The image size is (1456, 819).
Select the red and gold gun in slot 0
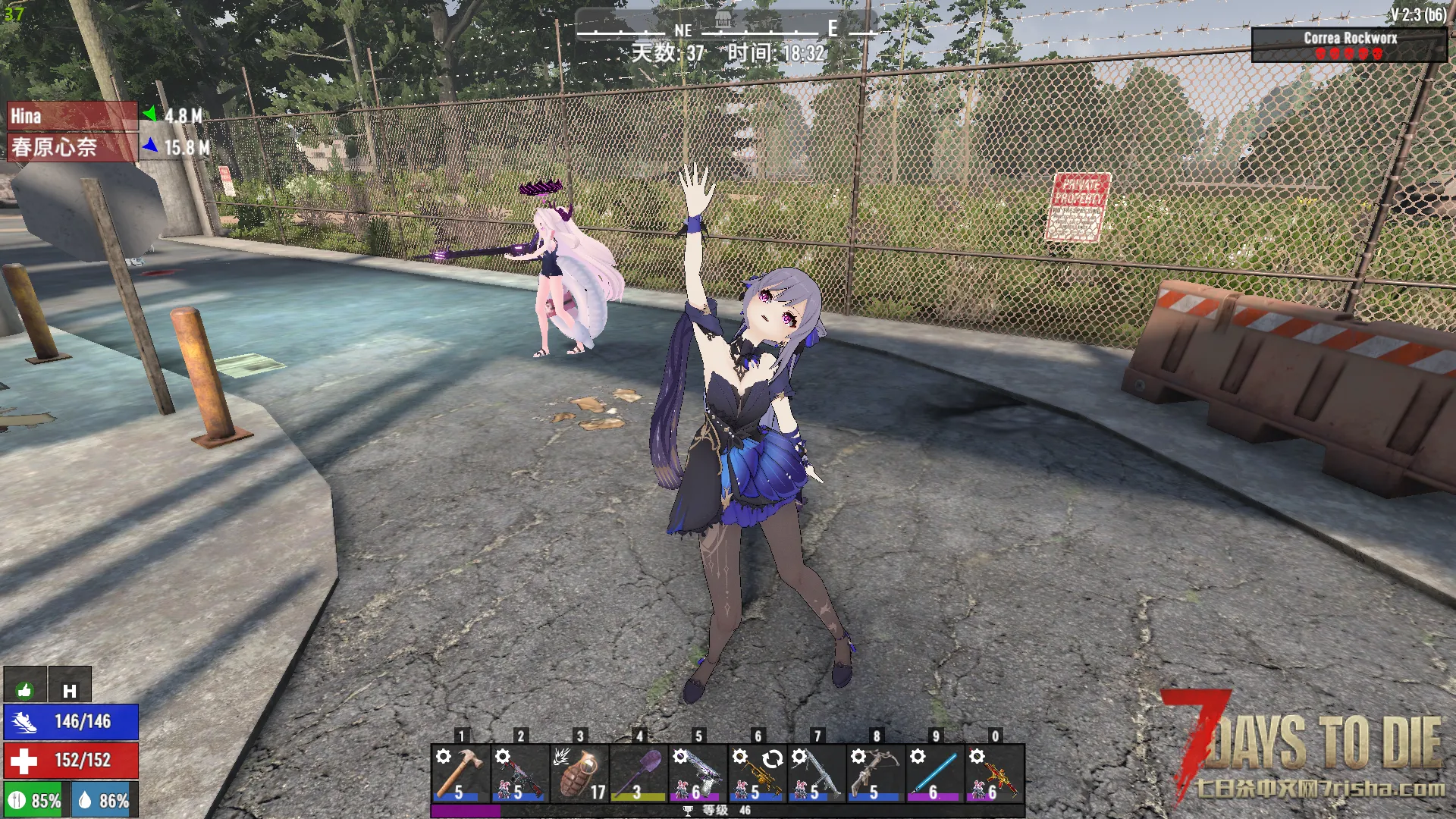coord(994,773)
